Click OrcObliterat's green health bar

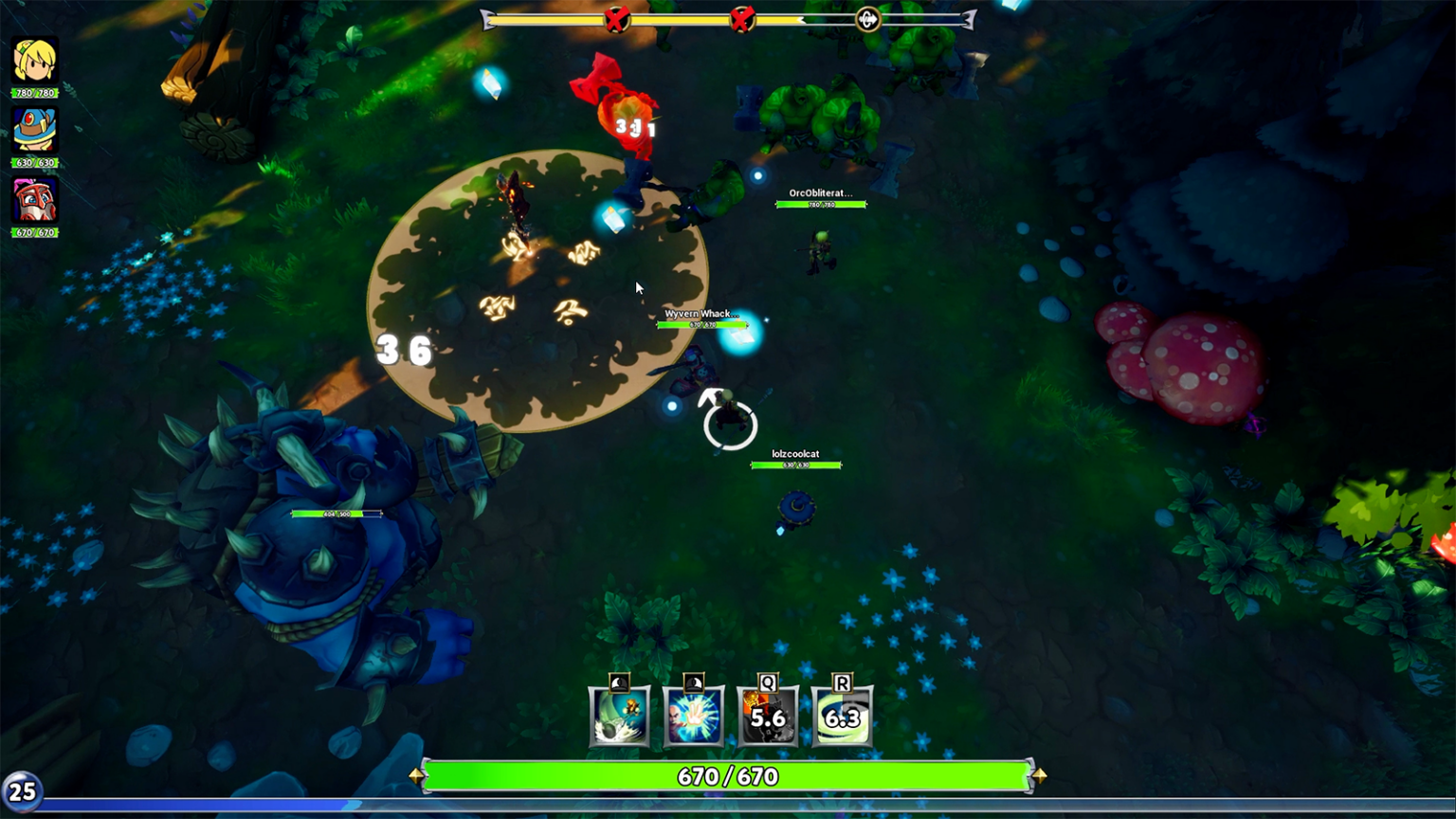tap(823, 204)
